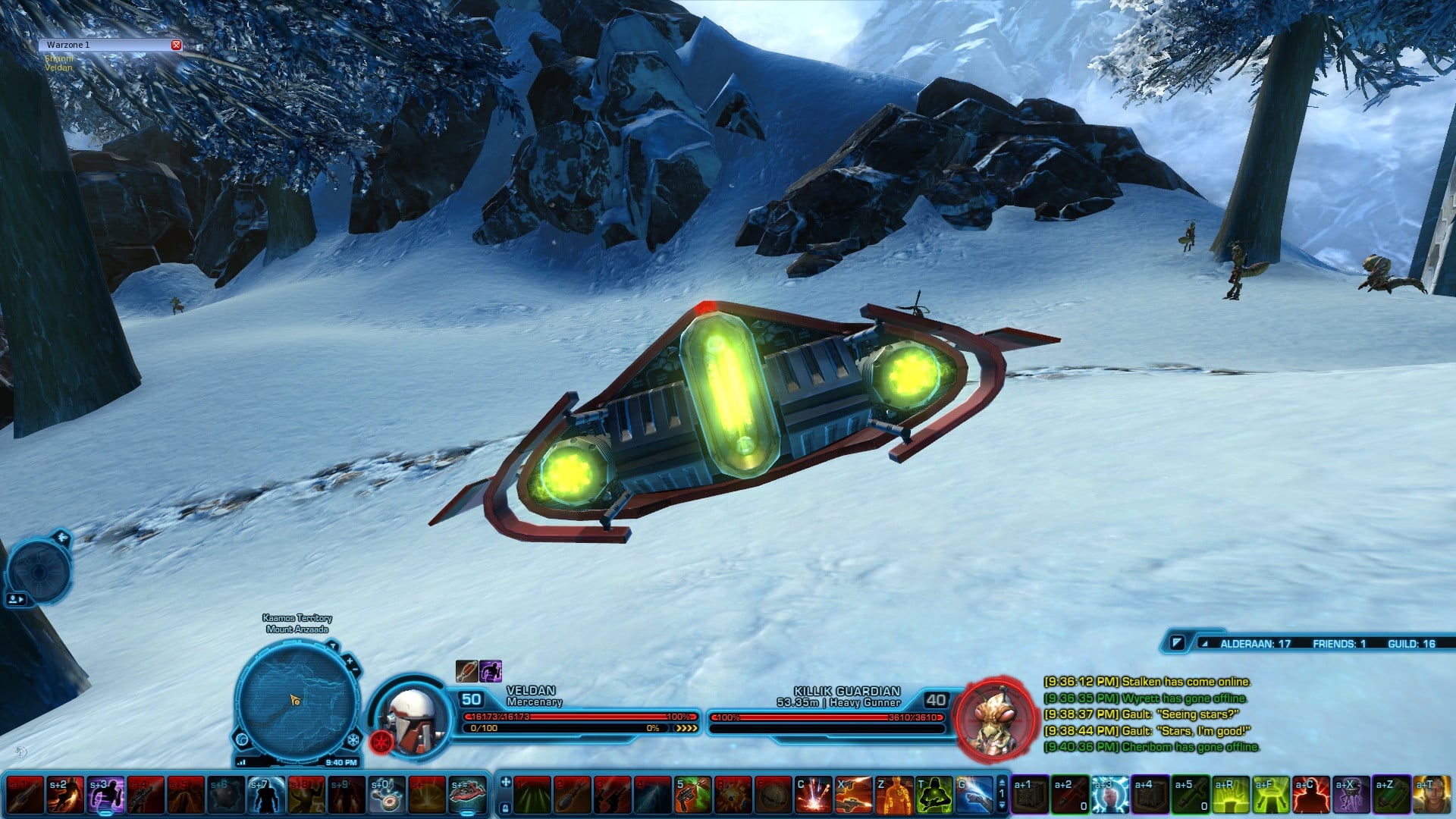The height and width of the screenshot is (819, 1456).
Task: Toggle the hotbar lock padlock button
Action: pos(506,808)
